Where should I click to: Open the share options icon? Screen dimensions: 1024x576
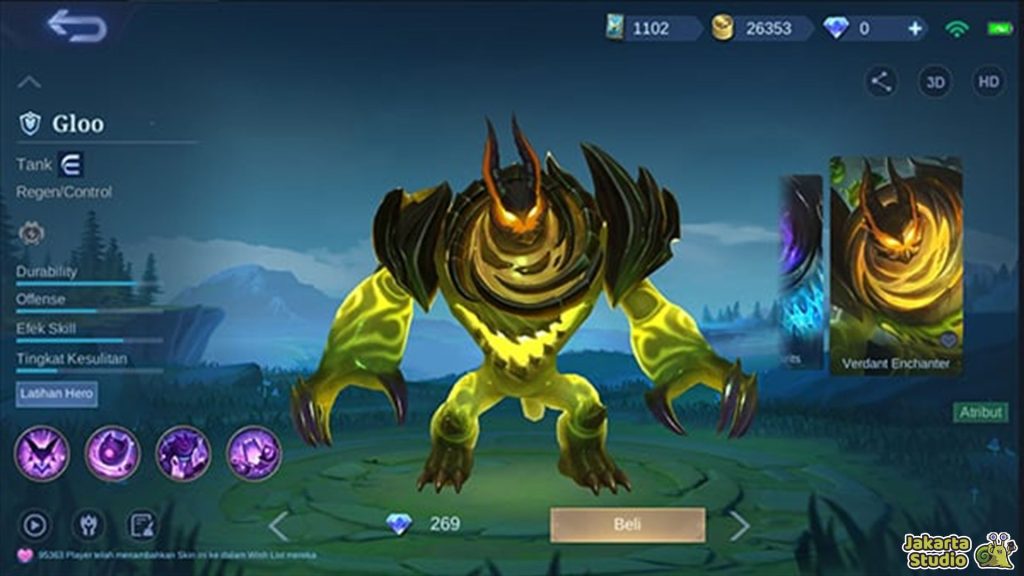[881, 83]
